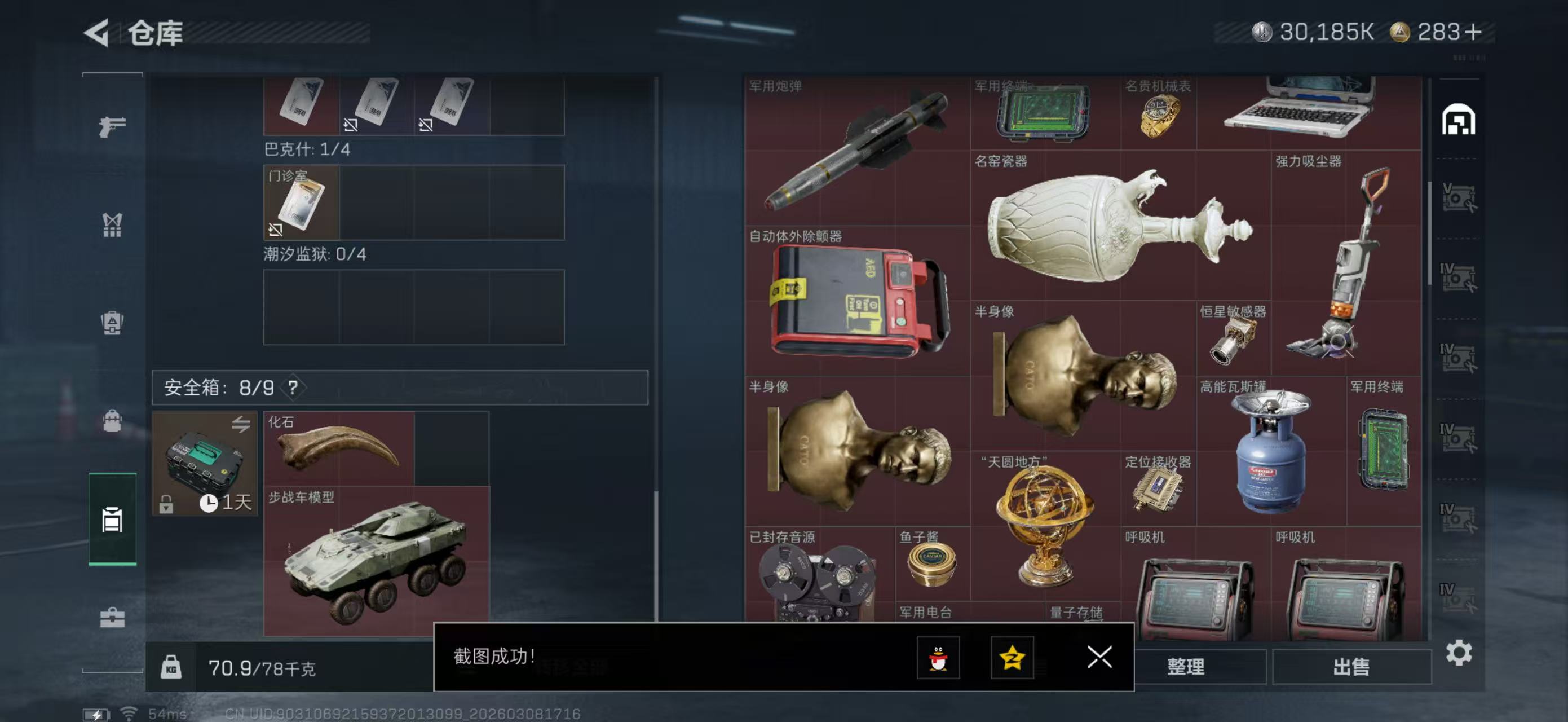Add more gold triangle currency
Screen dimensions: 1568x722
click(x=1474, y=32)
